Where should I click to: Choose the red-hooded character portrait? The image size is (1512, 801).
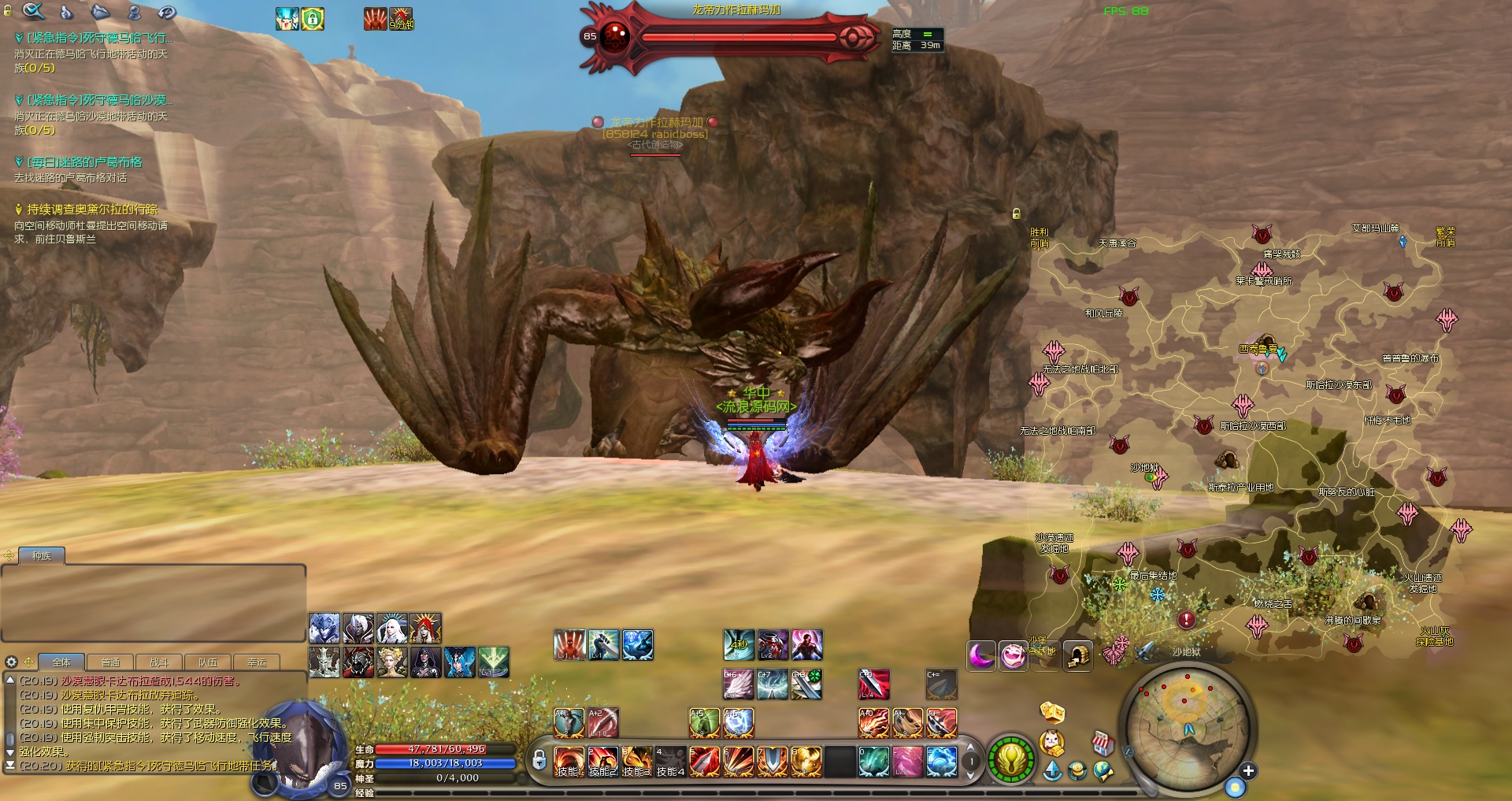tap(425, 629)
